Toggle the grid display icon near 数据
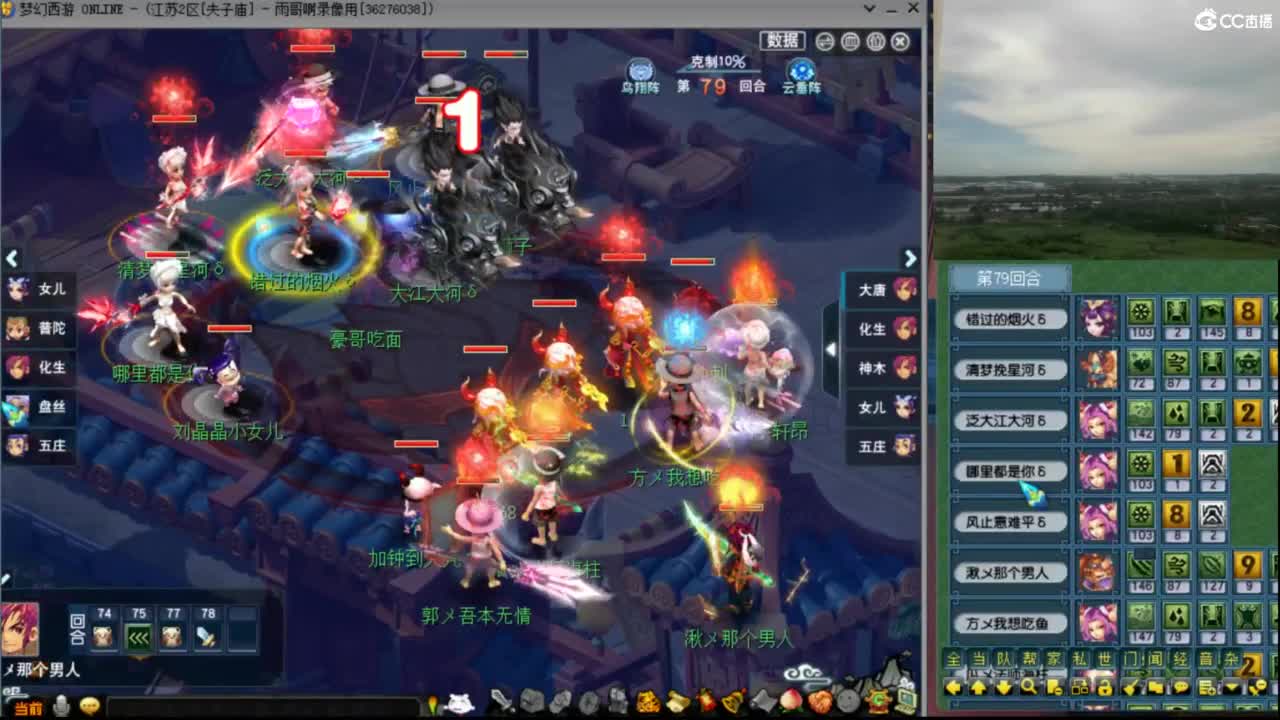 (x=850, y=42)
